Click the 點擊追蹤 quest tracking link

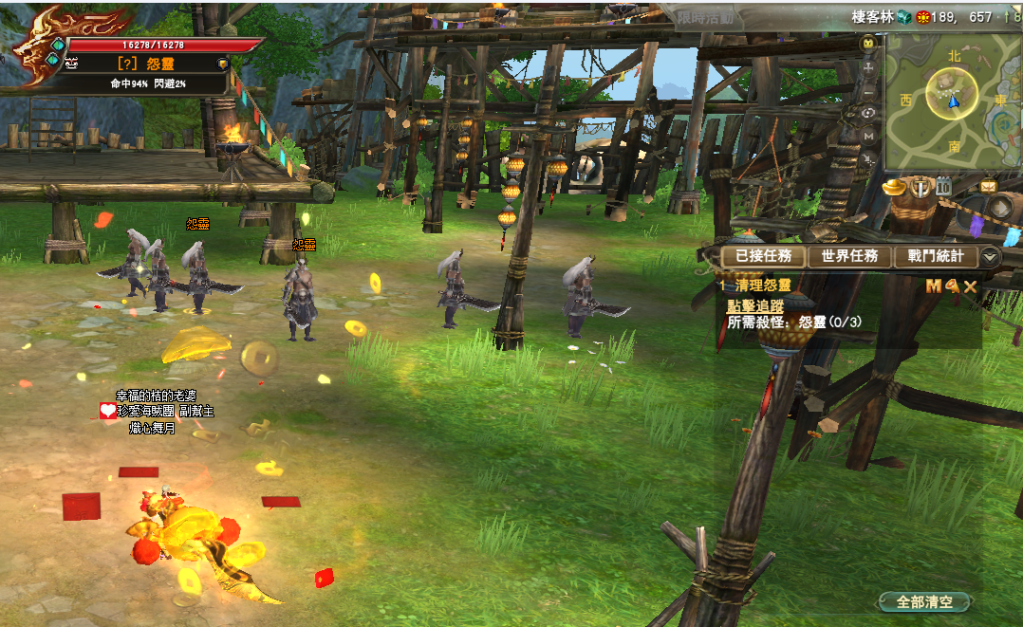[755, 306]
